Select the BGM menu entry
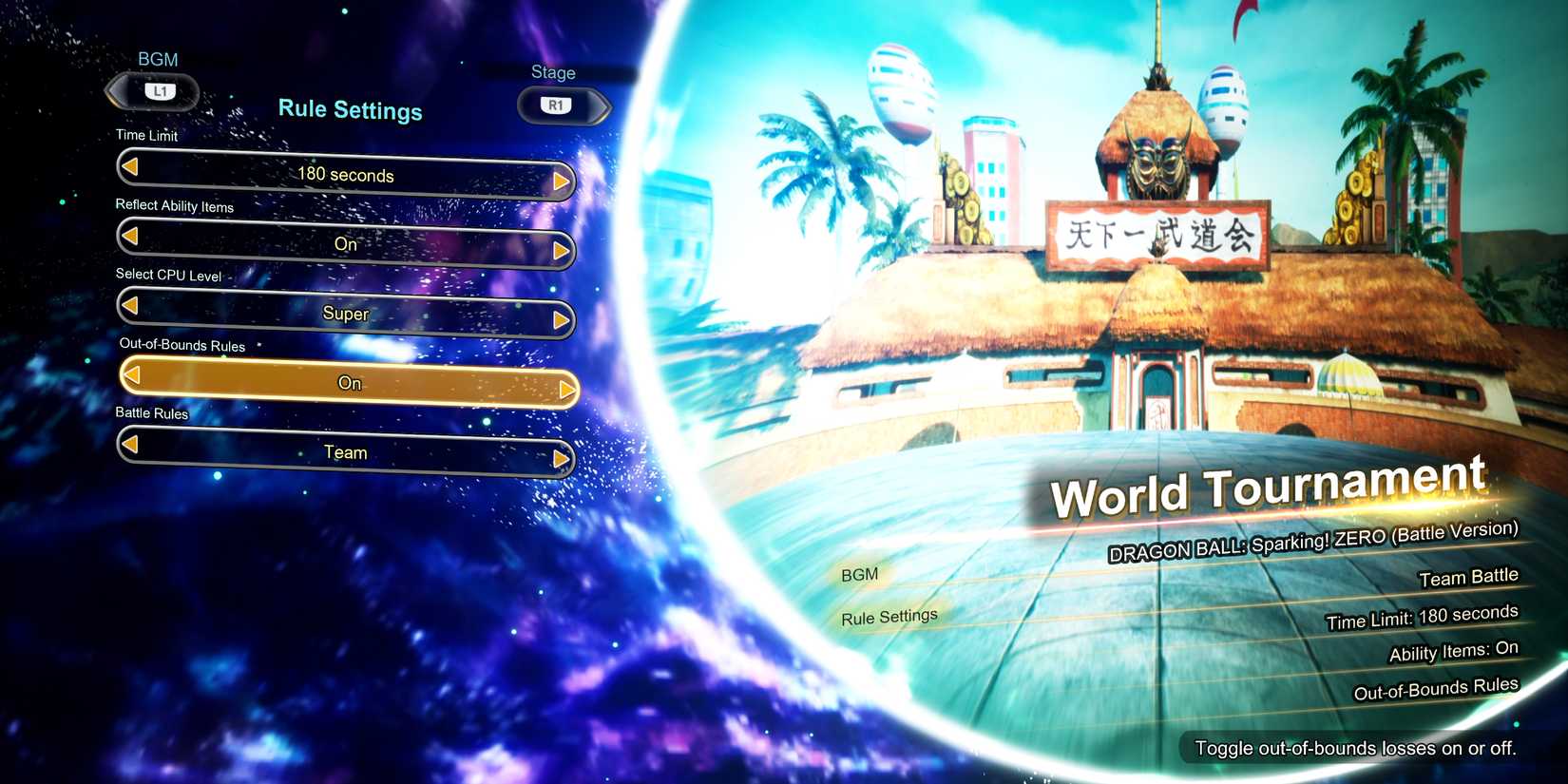Image resolution: width=1568 pixels, height=784 pixels. point(858,574)
